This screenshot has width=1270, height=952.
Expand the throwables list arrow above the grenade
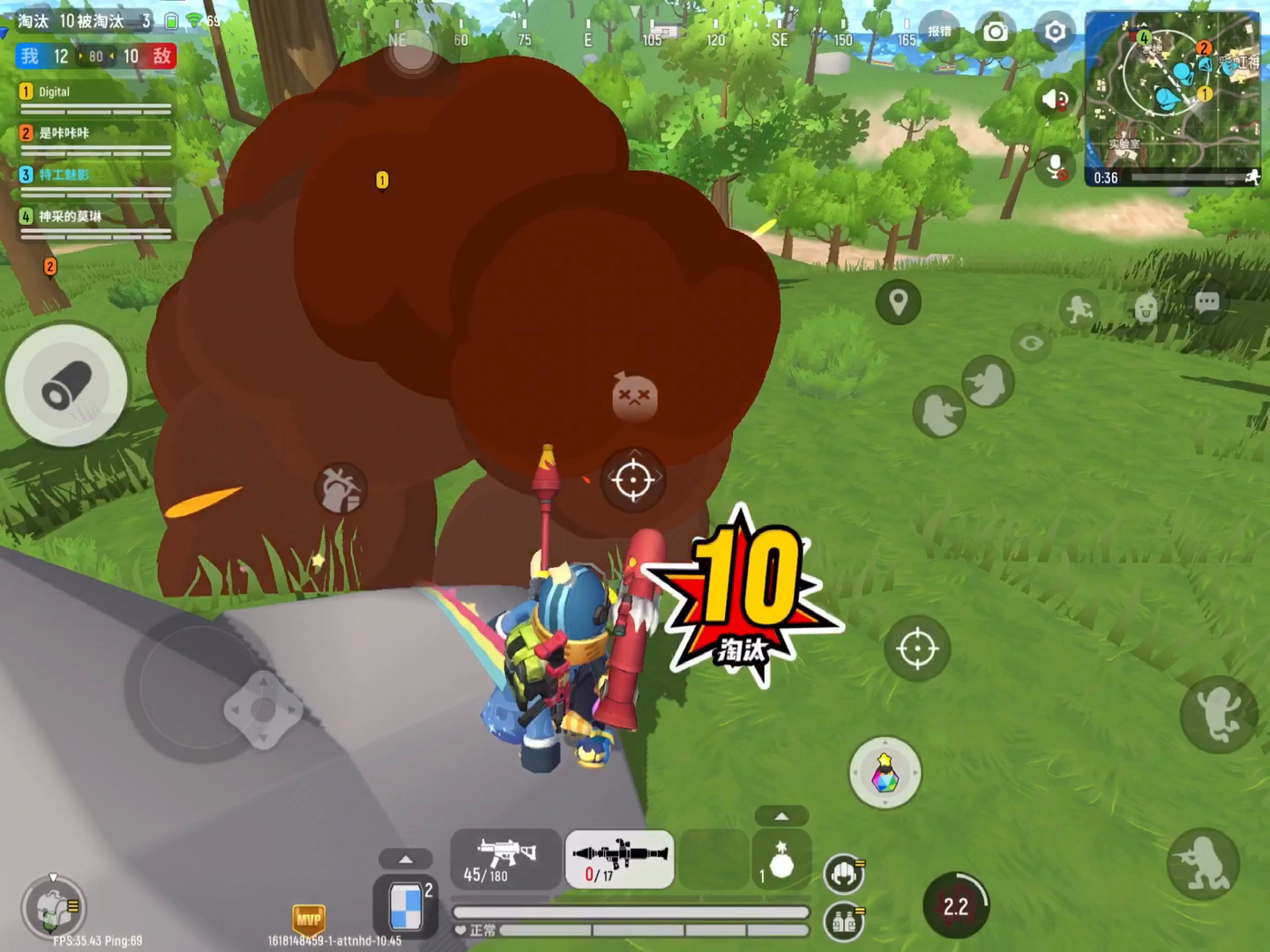(781, 816)
